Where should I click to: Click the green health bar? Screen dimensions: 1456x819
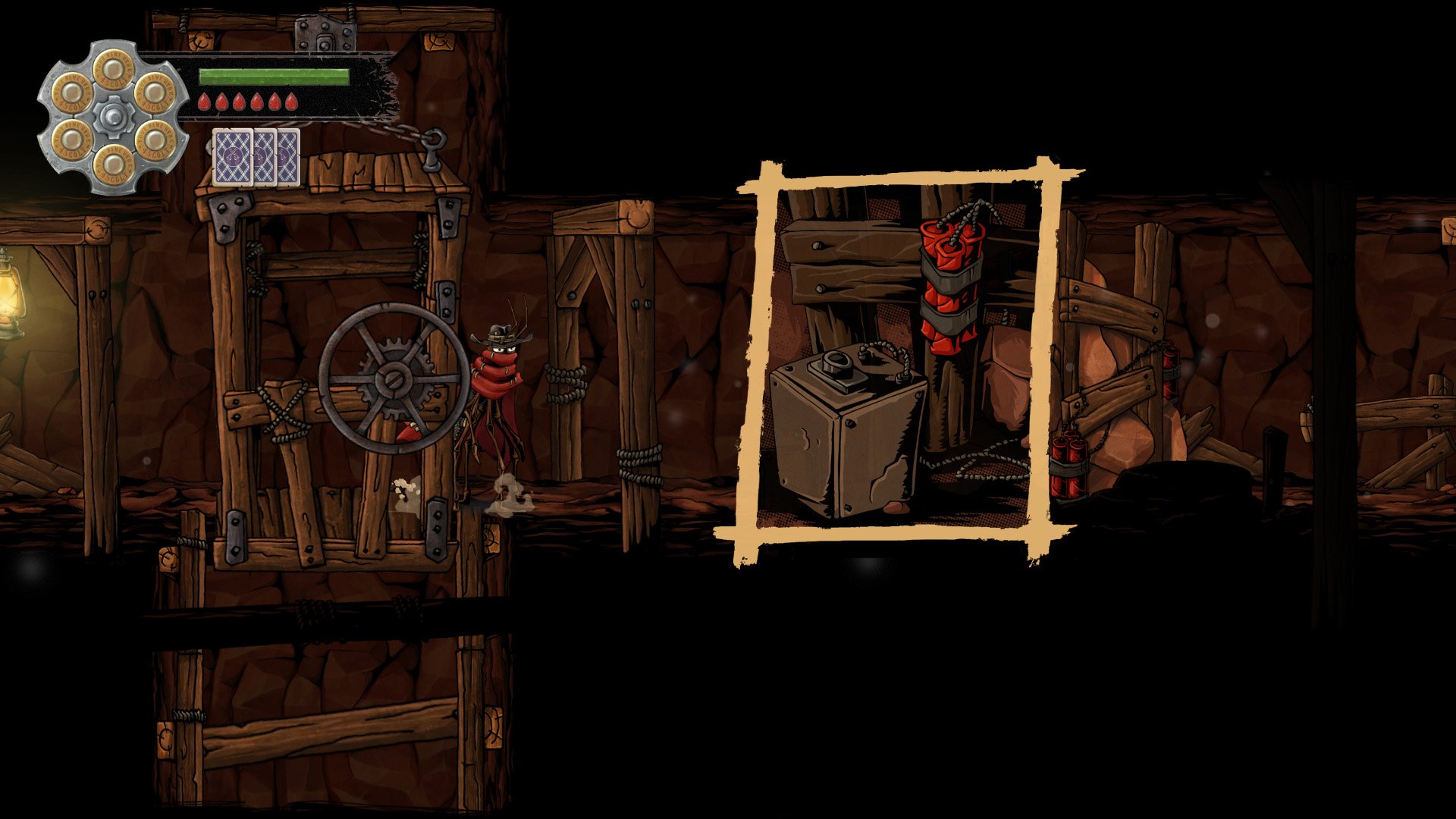point(273,76)
